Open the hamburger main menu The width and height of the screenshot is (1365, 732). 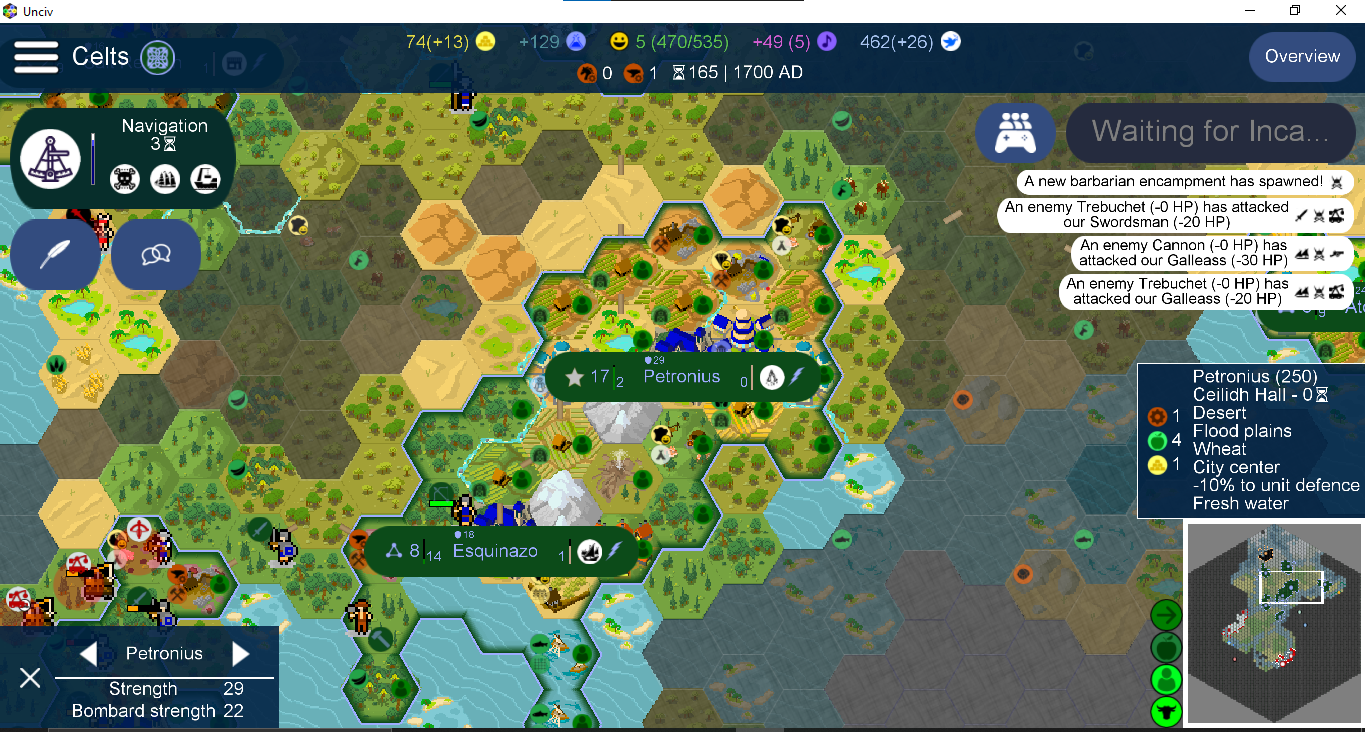tap(36, 57)
